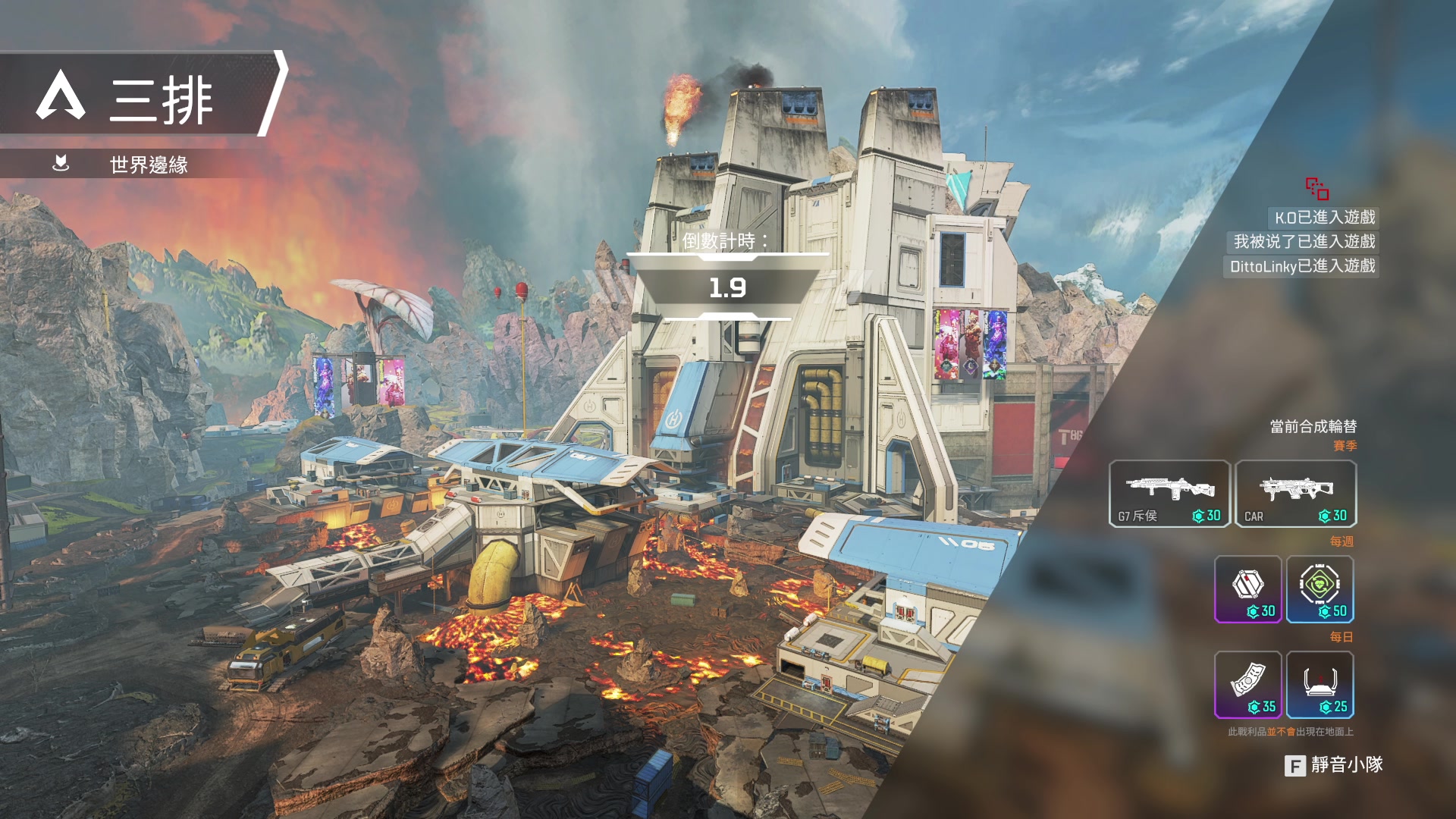
Task: Click the 世界邊緣 map name bar
Action: (x=148, y=165)
